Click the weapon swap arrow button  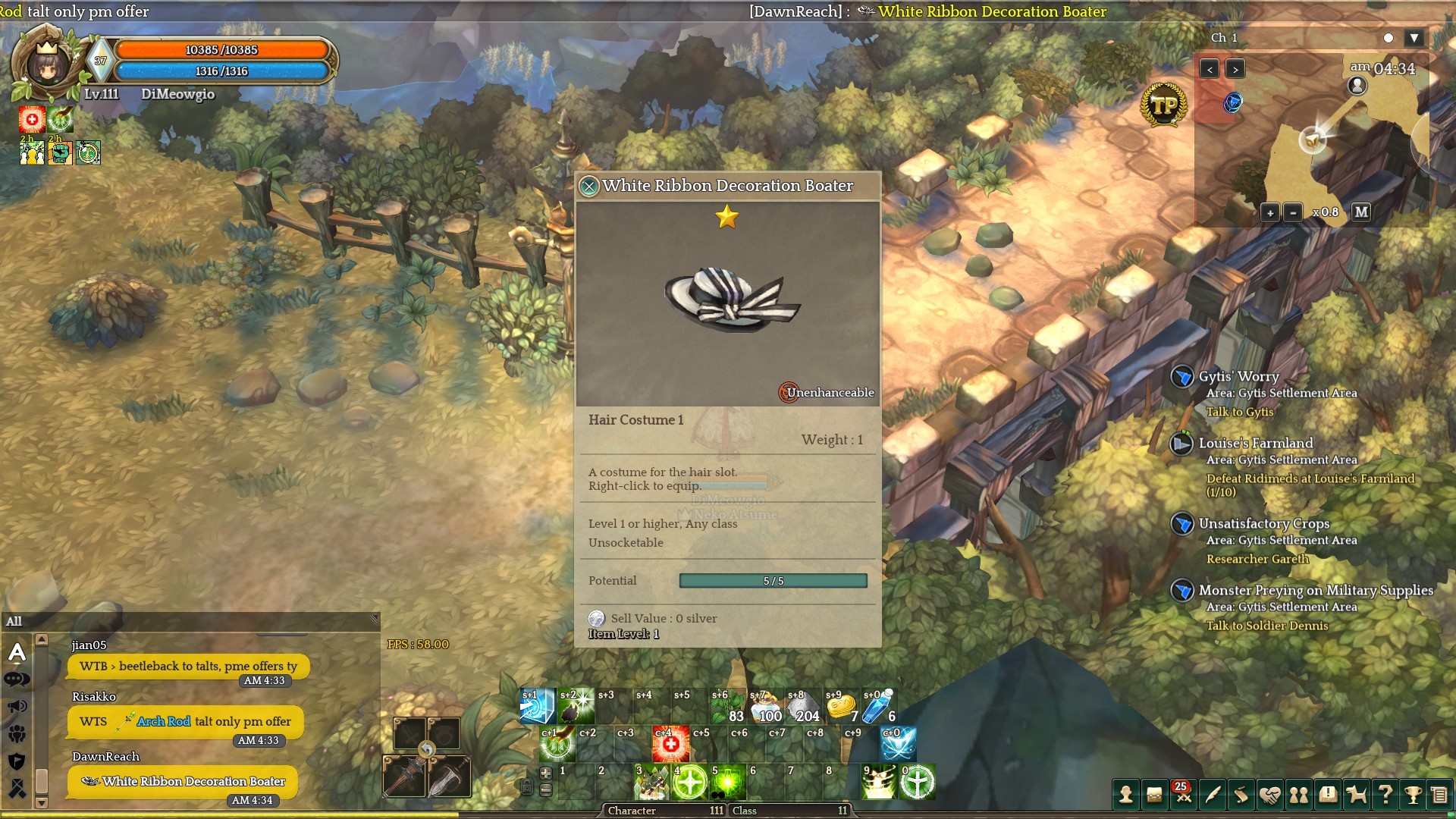pos(427,750)
